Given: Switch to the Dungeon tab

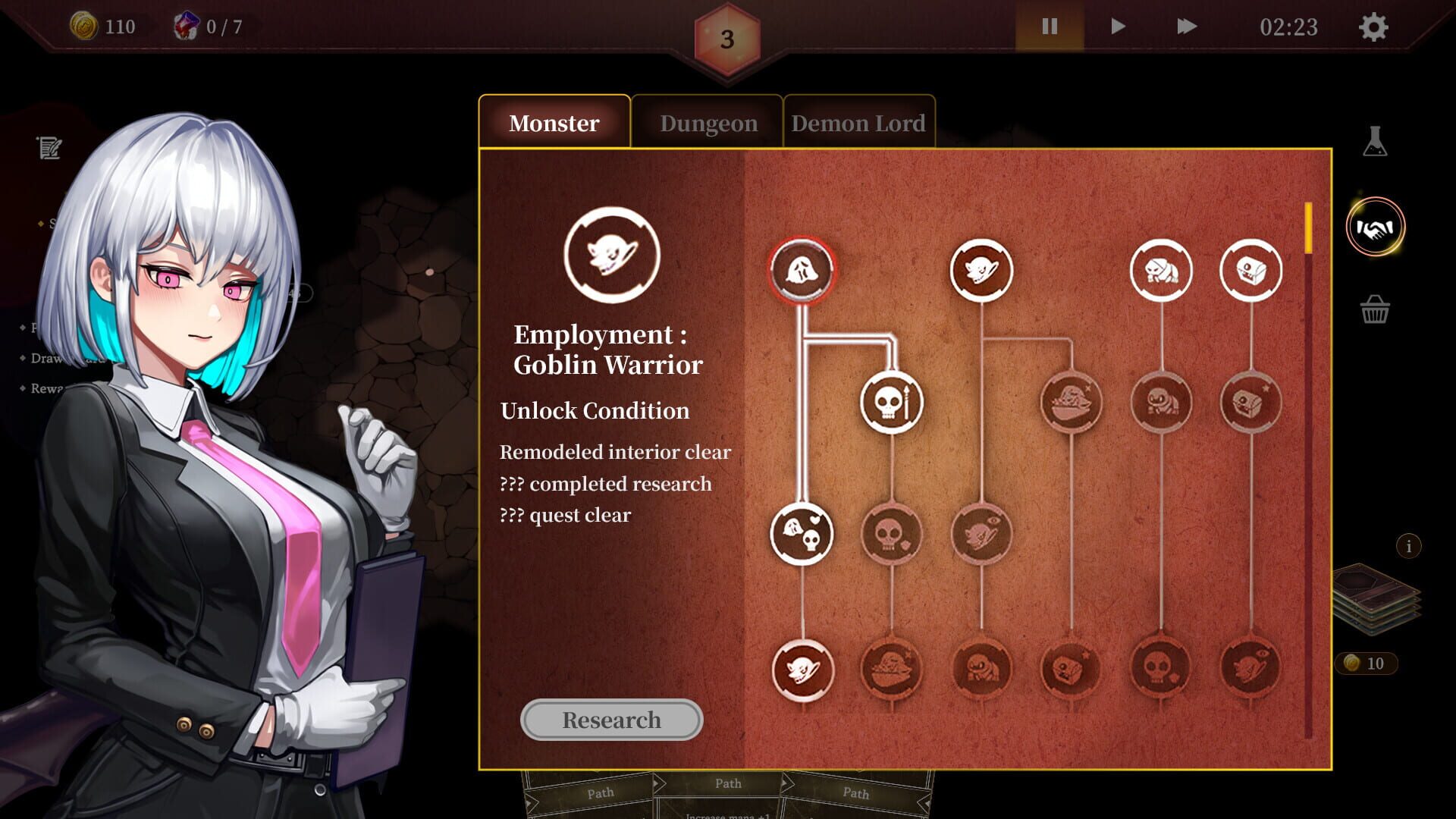Looking at the screenshot, I should click(708, 122).
